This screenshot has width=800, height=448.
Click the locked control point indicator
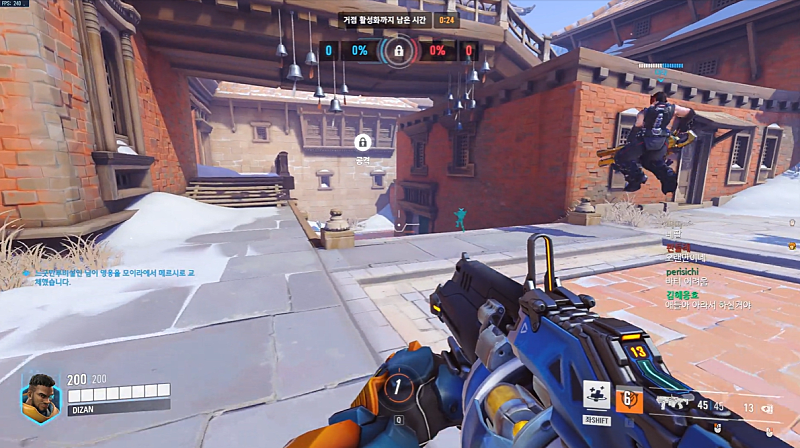[x=399, y=50]
